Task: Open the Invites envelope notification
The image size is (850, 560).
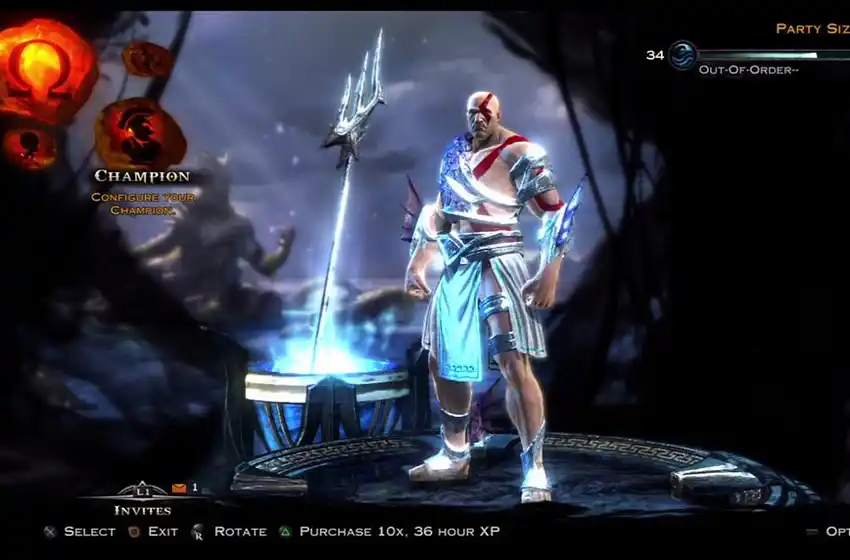Action: tap(179, 488)
